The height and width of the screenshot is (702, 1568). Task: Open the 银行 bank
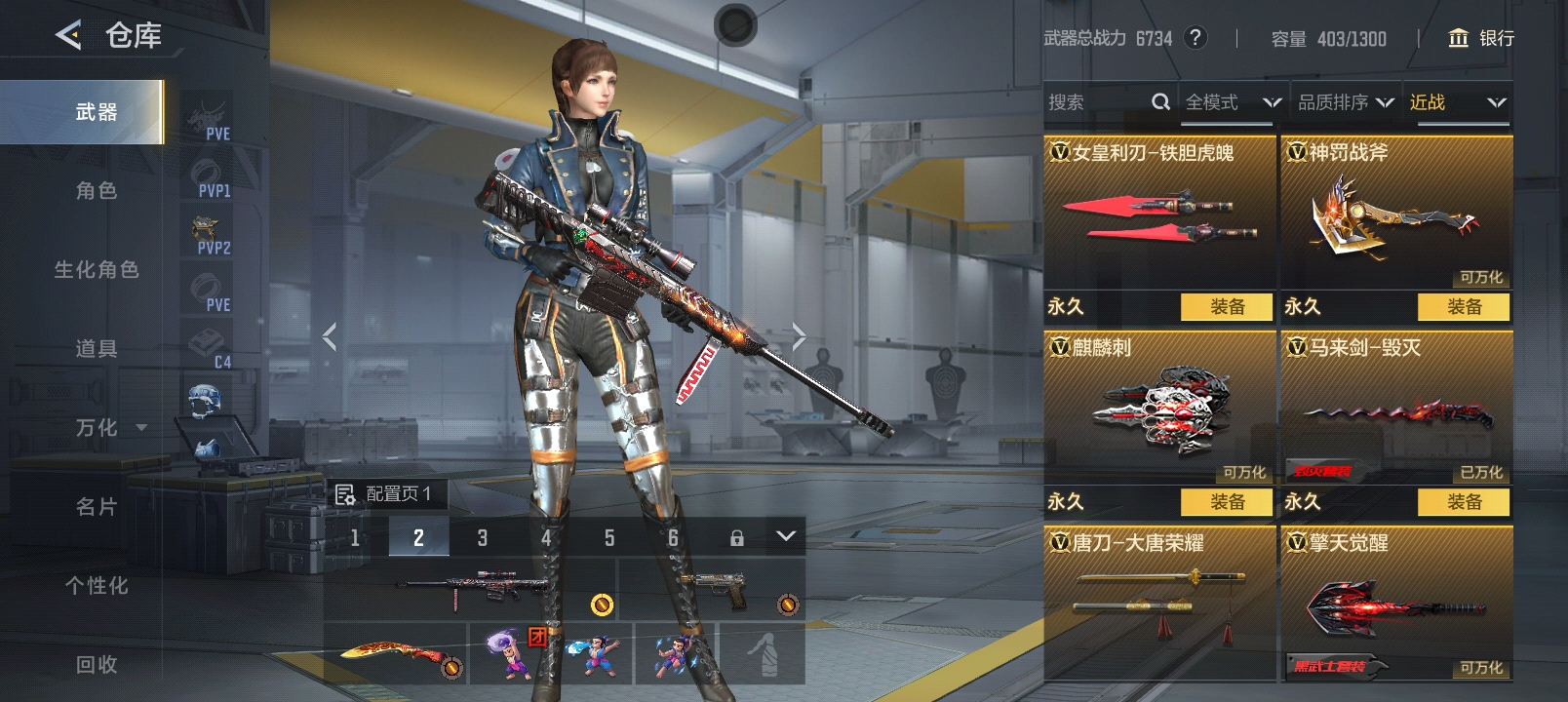pyautogui.click(x=1481, y=38)
